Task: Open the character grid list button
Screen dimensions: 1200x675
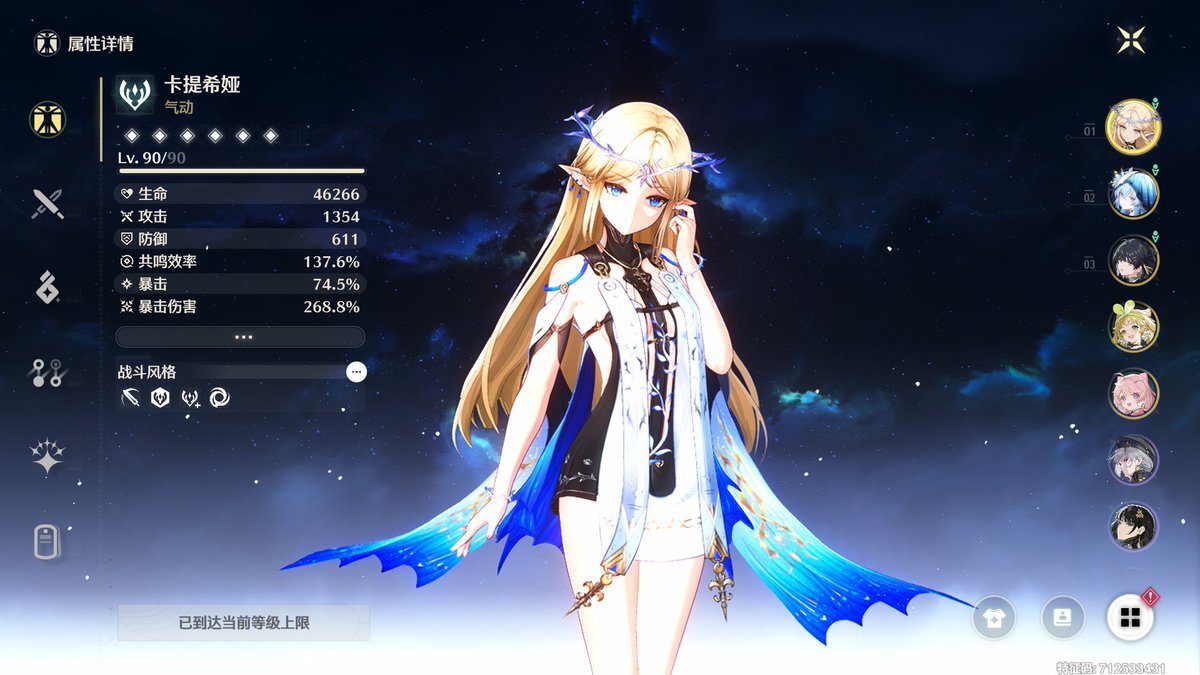Action: [x=1130, y=617]
